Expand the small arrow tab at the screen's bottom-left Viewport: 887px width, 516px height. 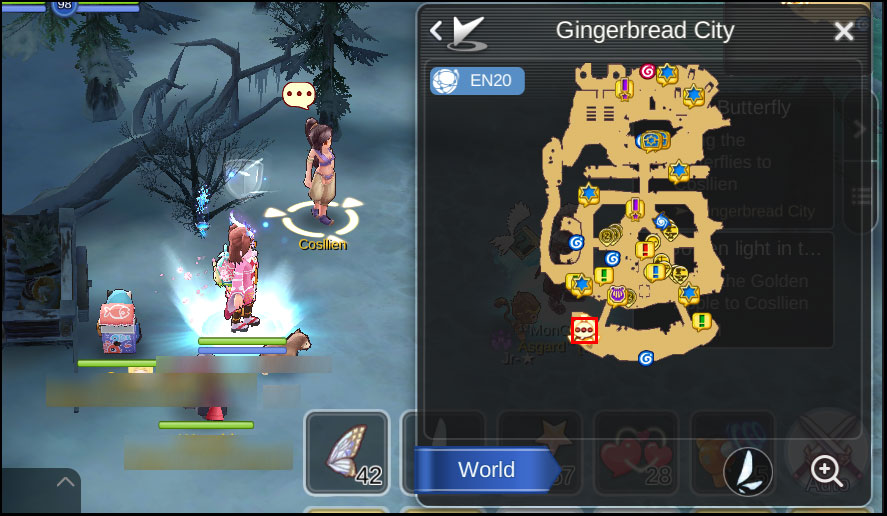pyautogui.click(x=66, y=483)
